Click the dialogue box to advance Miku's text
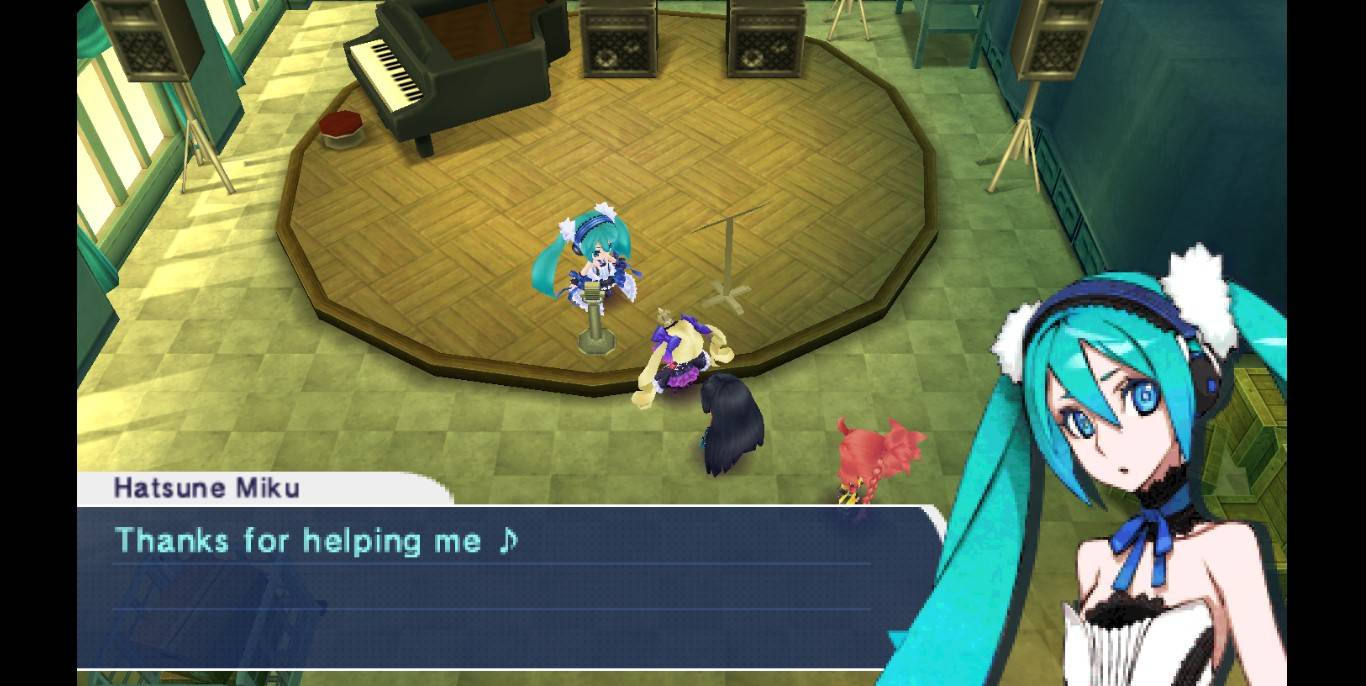The width and height of the screenshot is (1366, 686). [490, 587]
